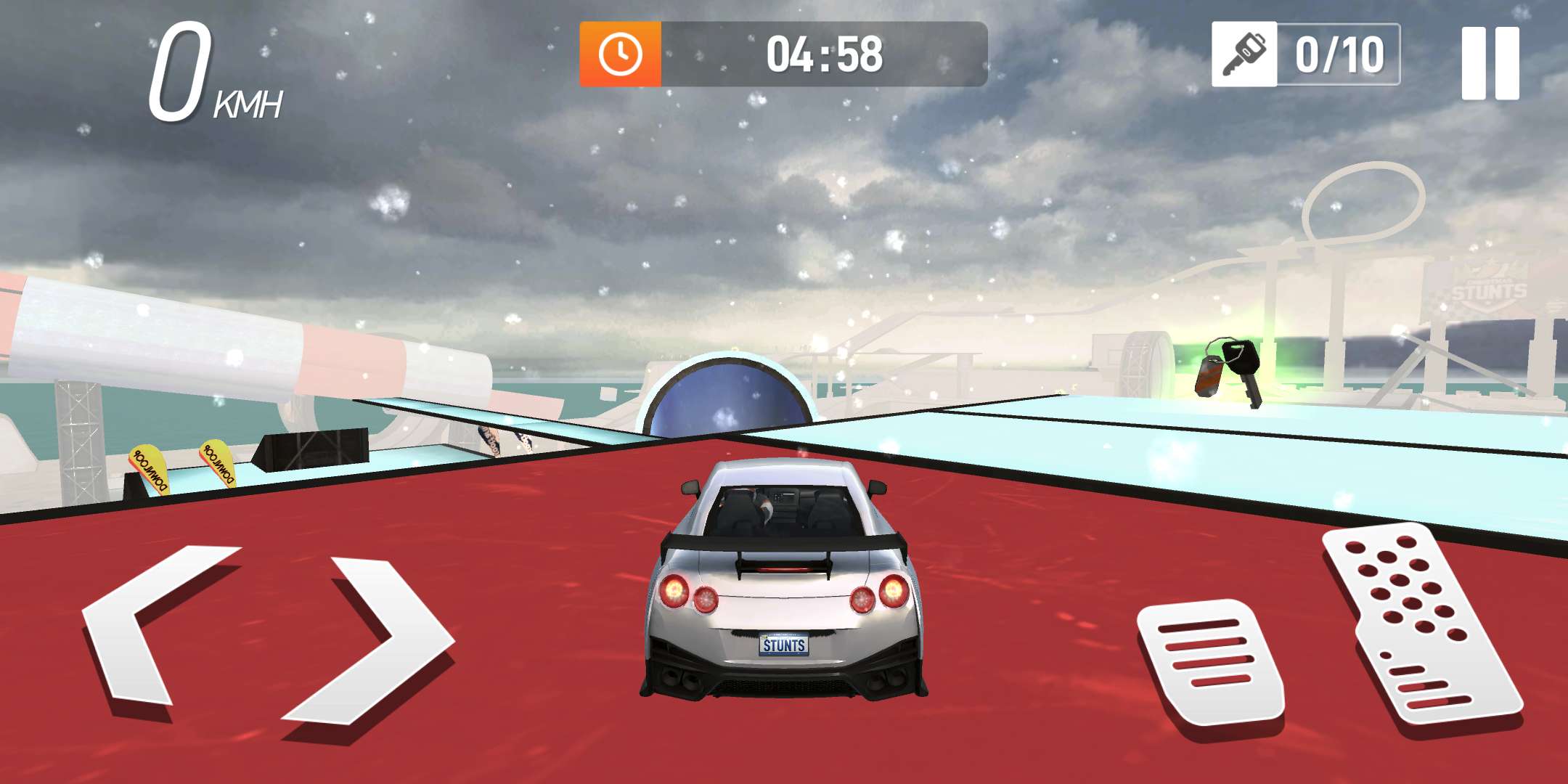Viewport: 1568px width, 784px height.
Task: Click the KMH speedometer display
Action: coord(203,69)
